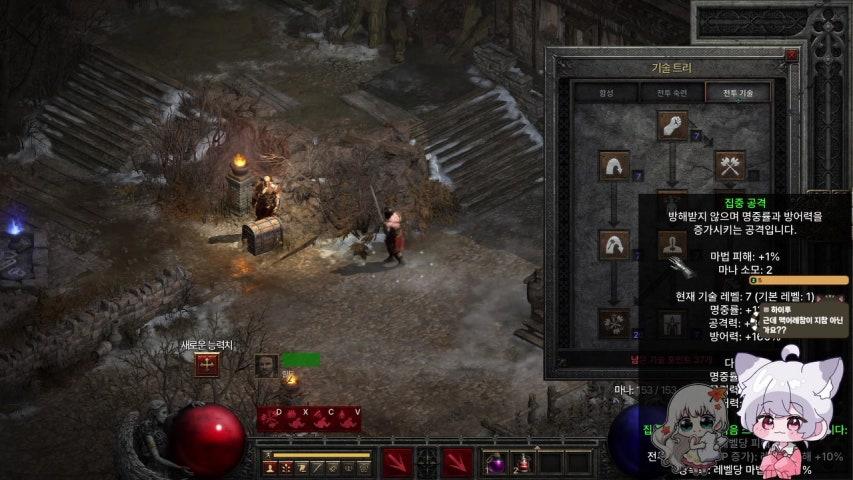The width and height of the screenshot is (853, 480).
Task: Select the mercenary portrait
Action: coord(265,366)
